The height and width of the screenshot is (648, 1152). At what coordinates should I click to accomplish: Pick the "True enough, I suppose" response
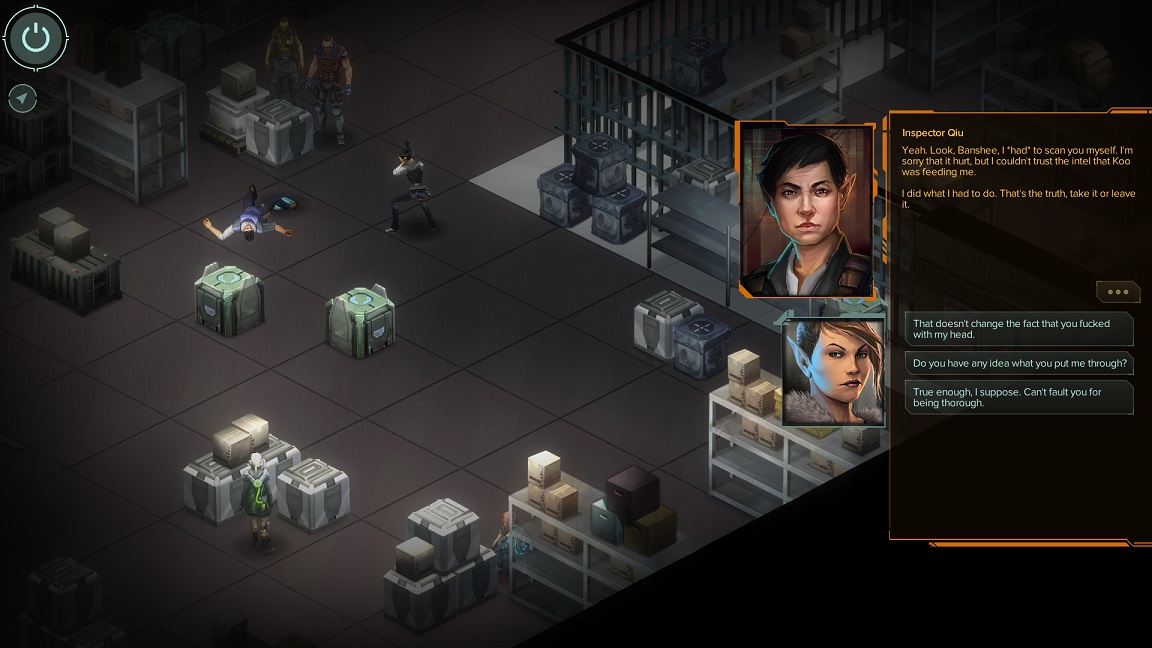point(1019,397)
